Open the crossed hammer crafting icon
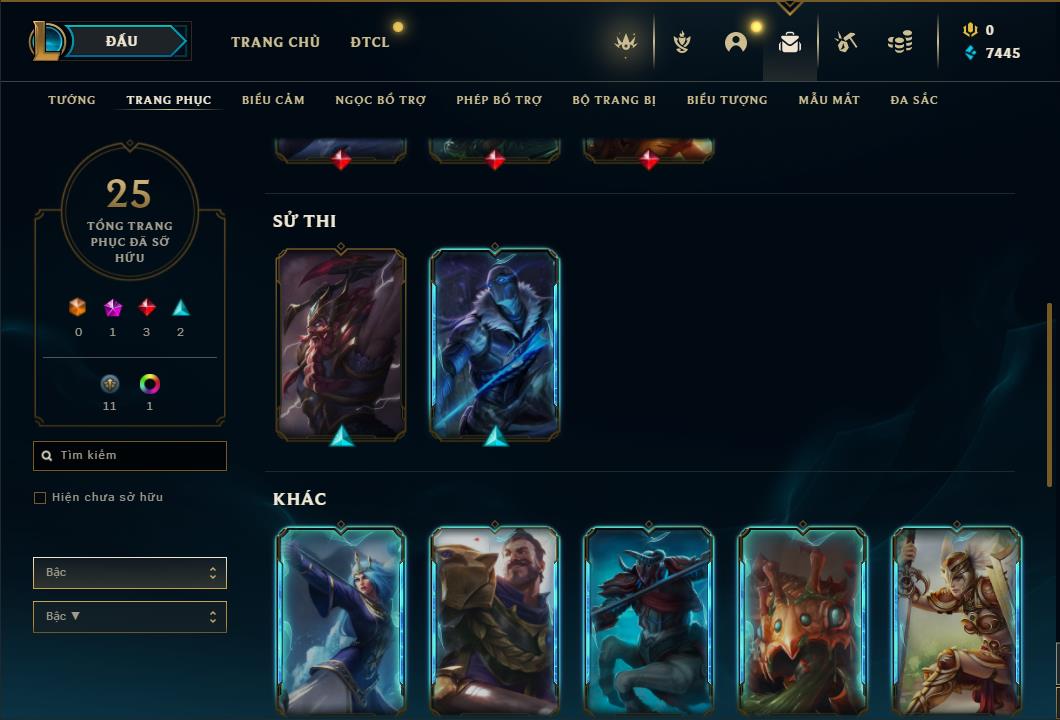The width and height of the screenshot is (1060, 720). point(846,42)
